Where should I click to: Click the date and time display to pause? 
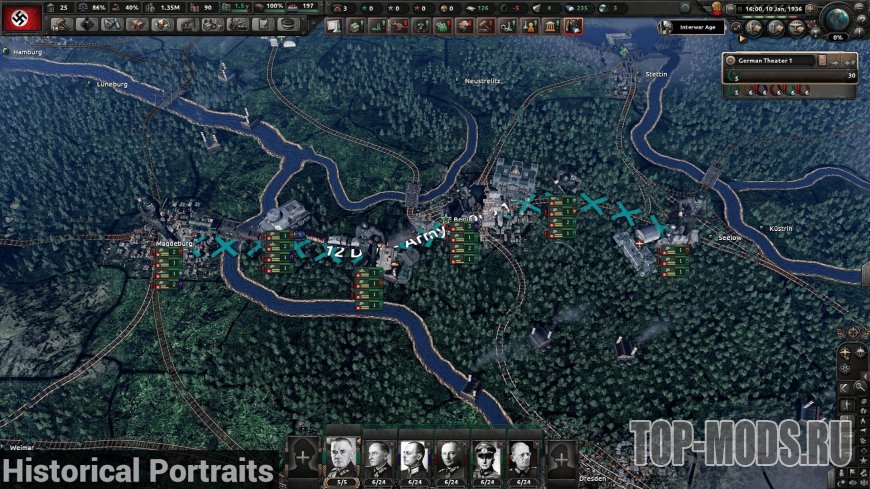(x=772, y=8)
